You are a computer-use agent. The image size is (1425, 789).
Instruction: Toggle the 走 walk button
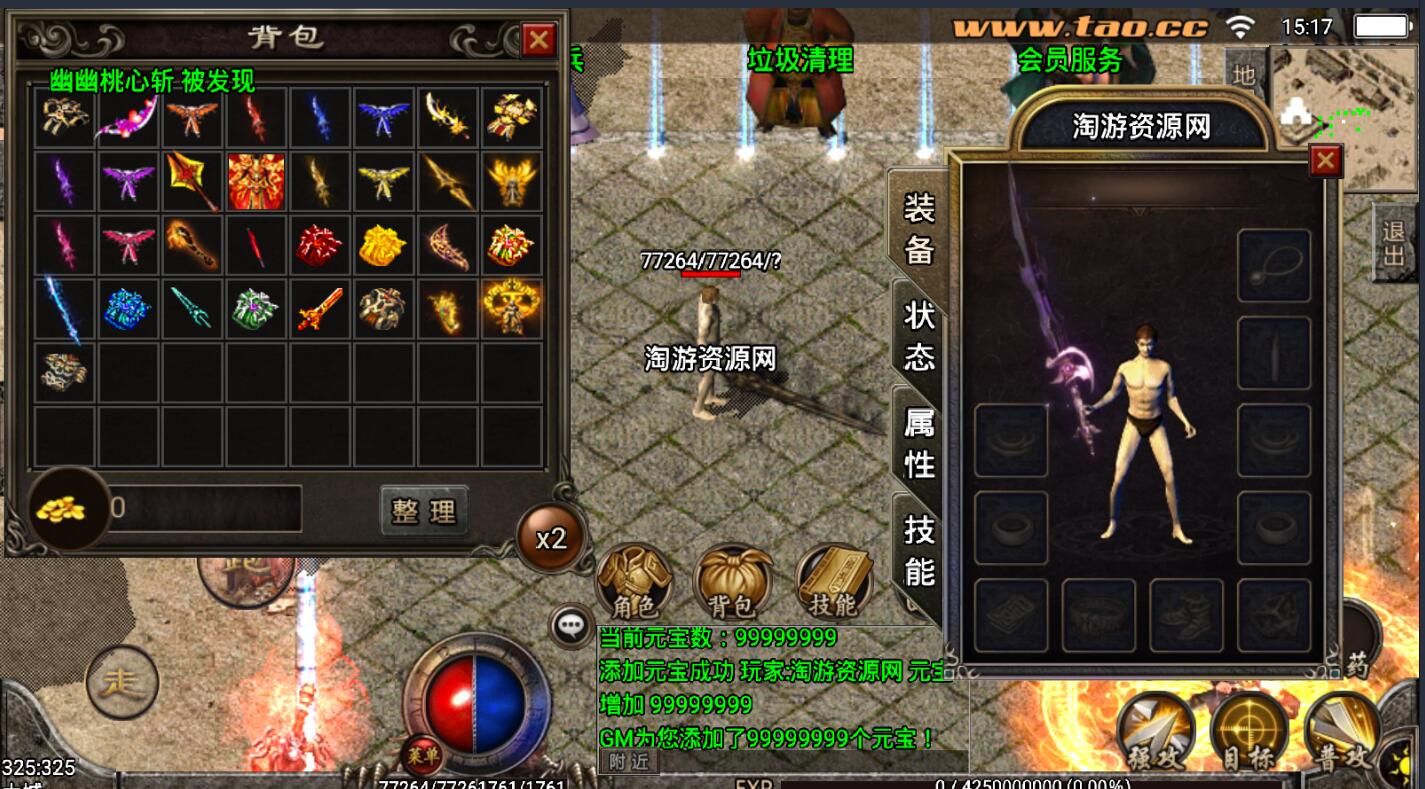click(x=123, y=684)
